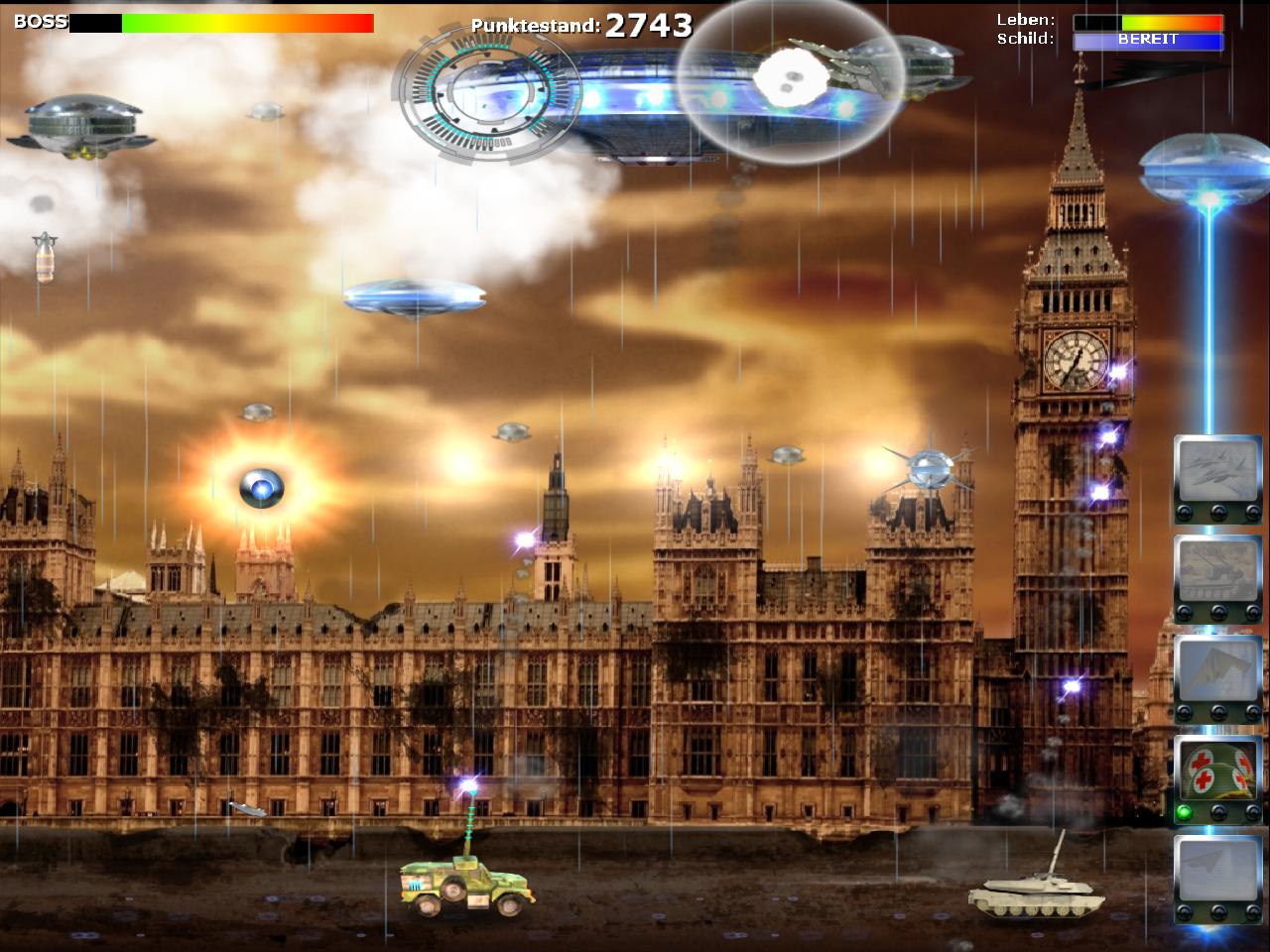The width and height of the screenshot is (1270, 952).
Task: Use the red cross medic helmet
Action: pos(1217,772)
